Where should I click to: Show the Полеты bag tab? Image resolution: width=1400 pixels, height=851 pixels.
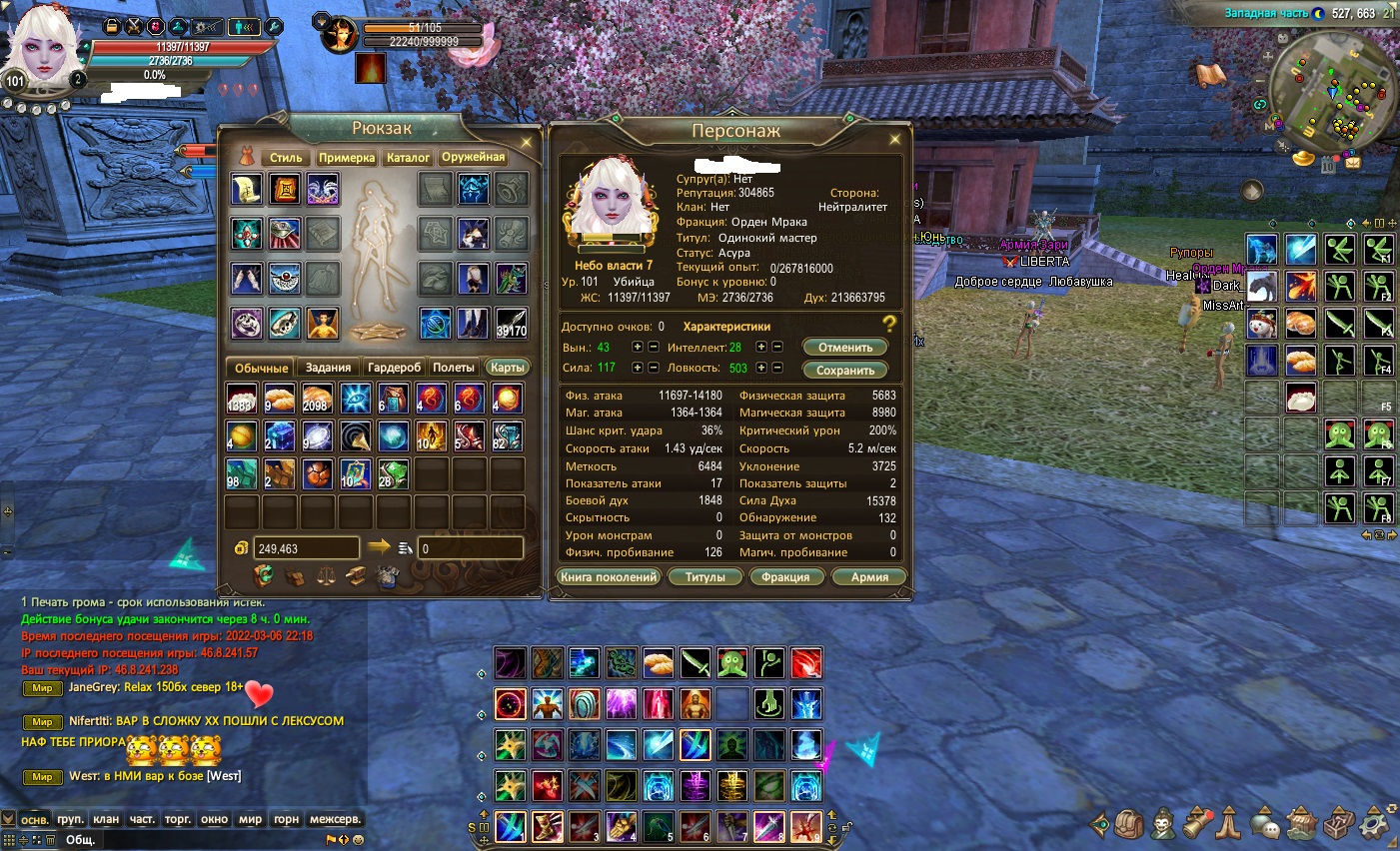tap(454, 368)
